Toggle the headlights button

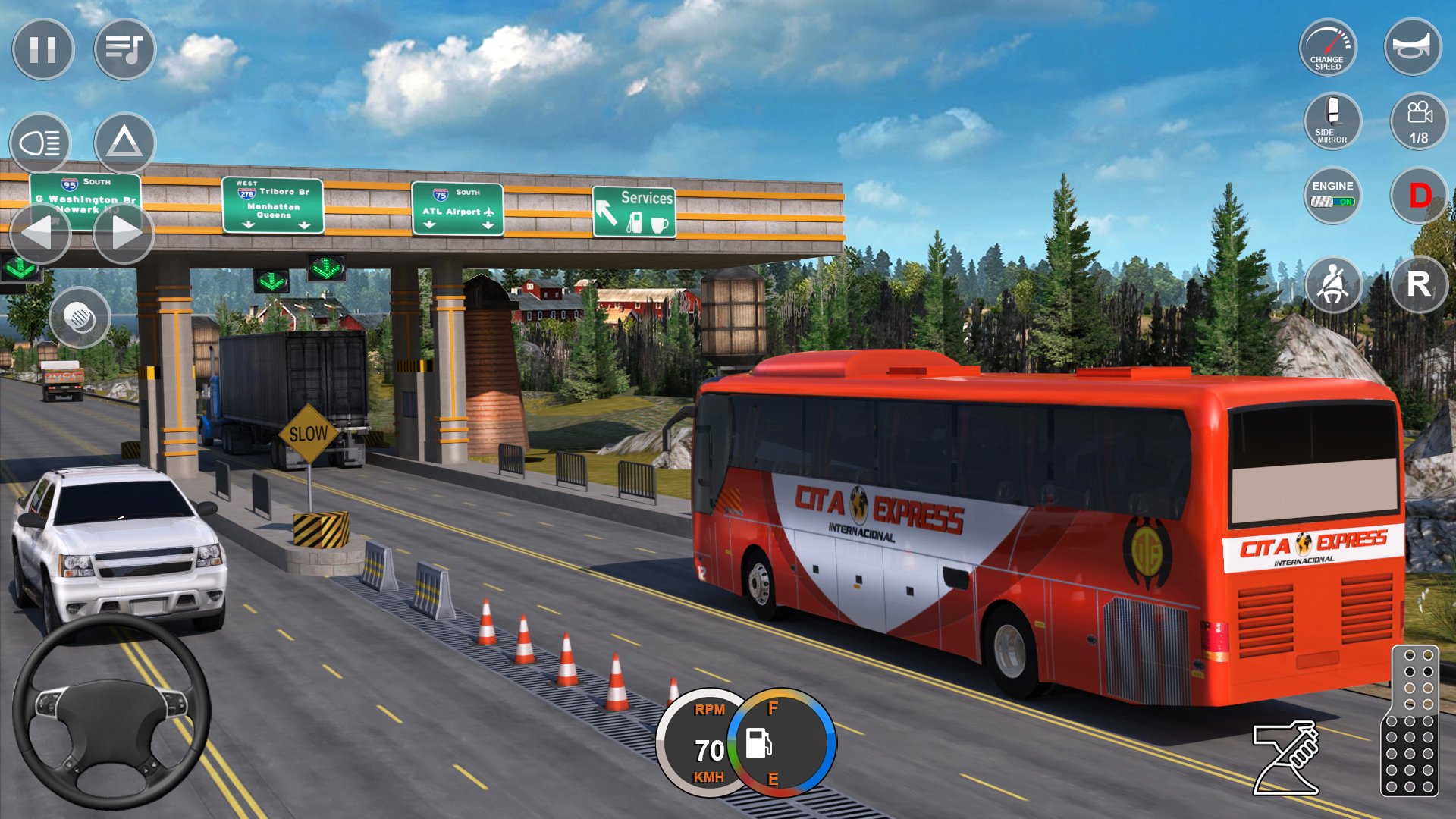(40, 143)
